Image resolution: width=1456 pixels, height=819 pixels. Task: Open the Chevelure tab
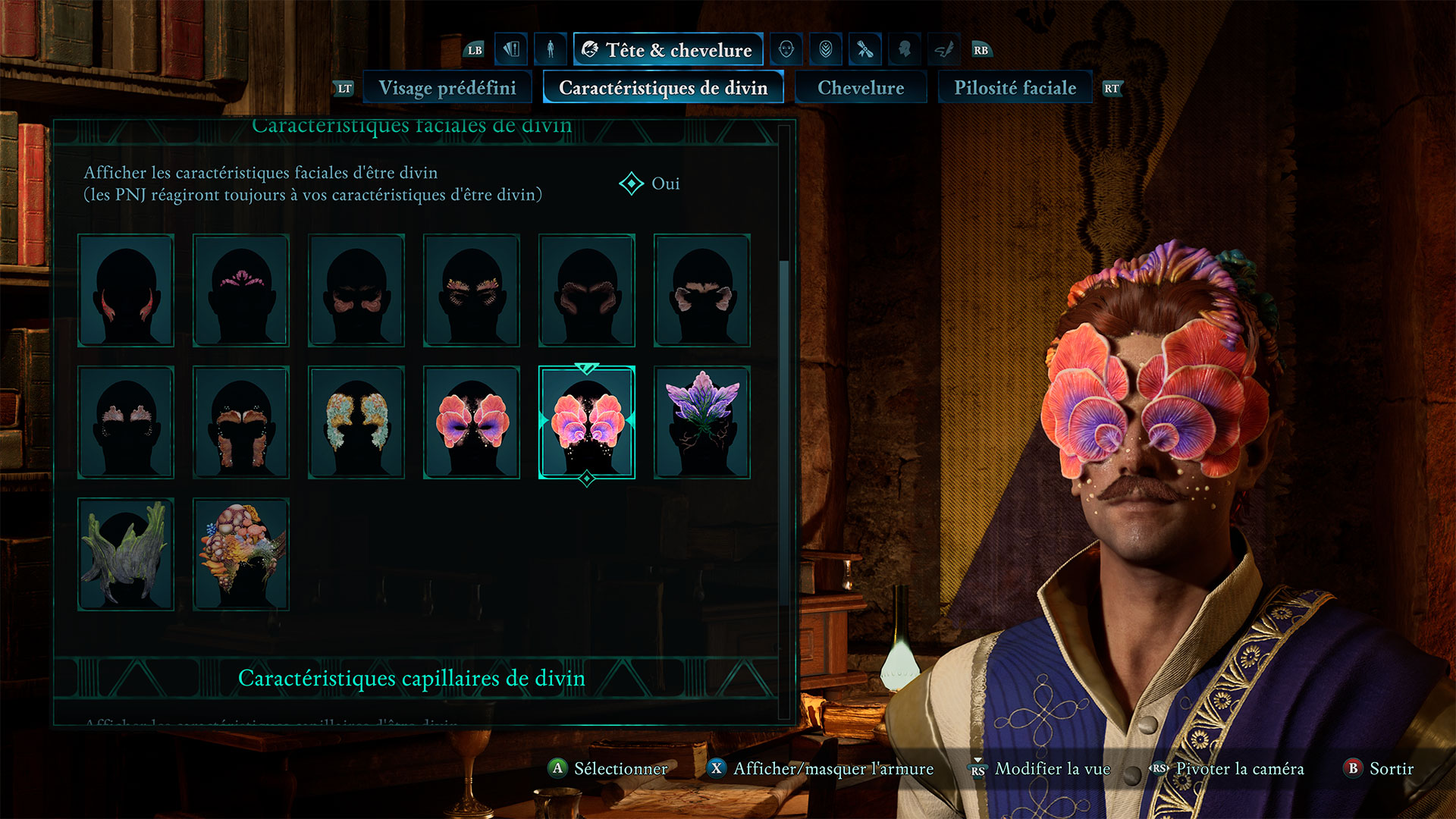[861, 88]
